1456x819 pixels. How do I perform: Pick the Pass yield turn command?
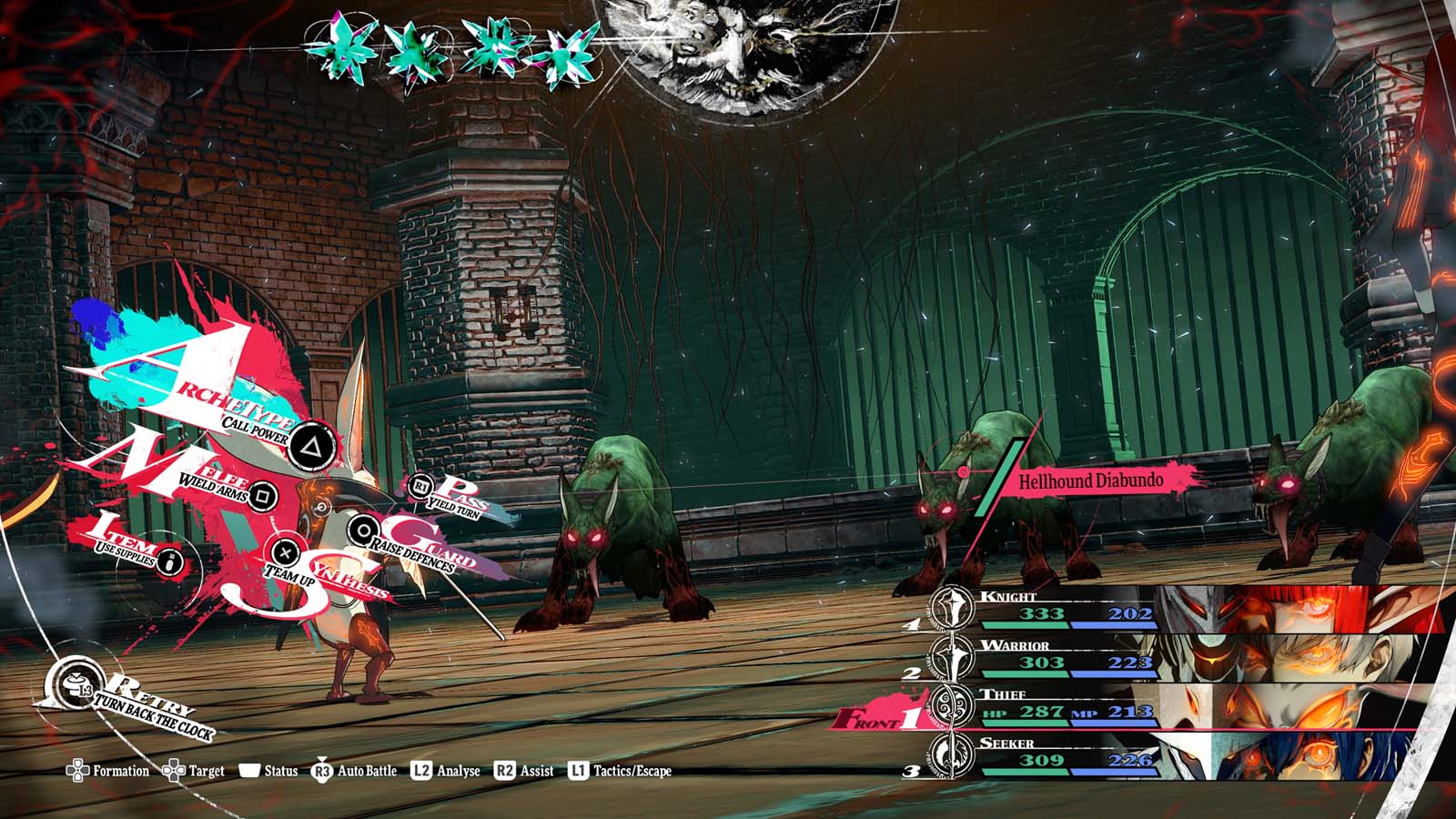[x=420, y=488]
